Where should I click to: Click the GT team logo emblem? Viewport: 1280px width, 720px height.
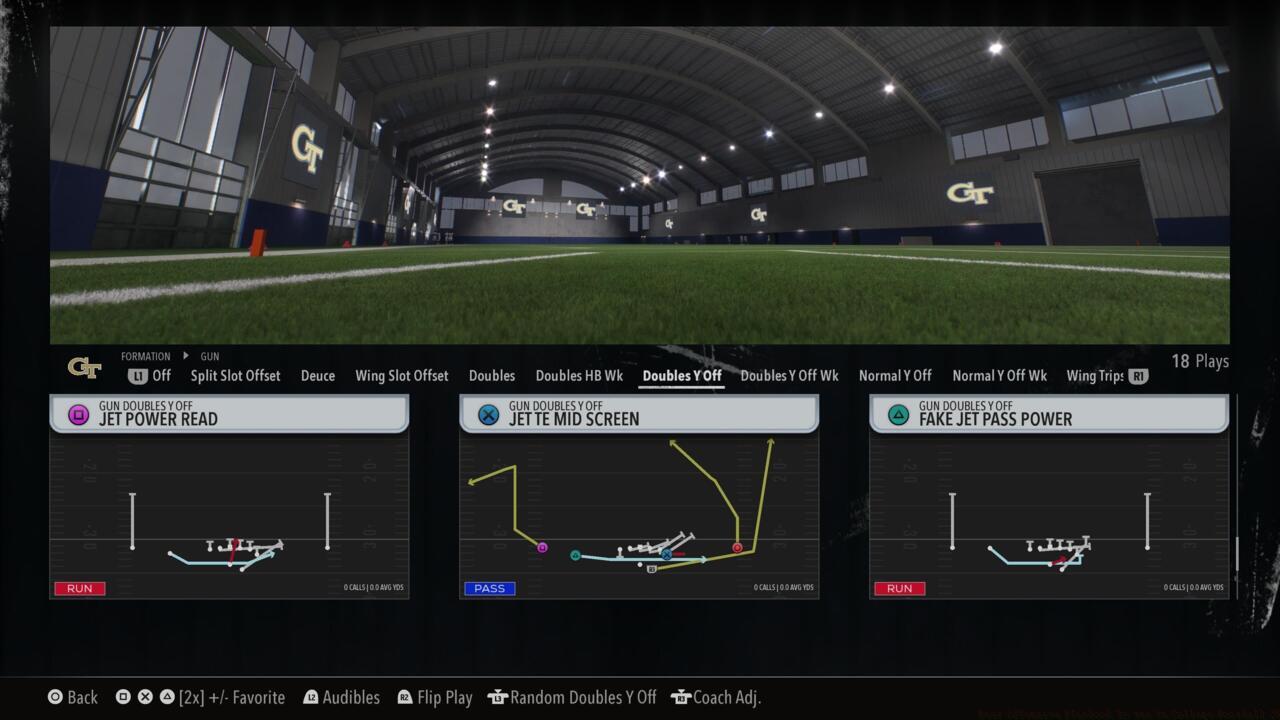[x=85, y=368]
